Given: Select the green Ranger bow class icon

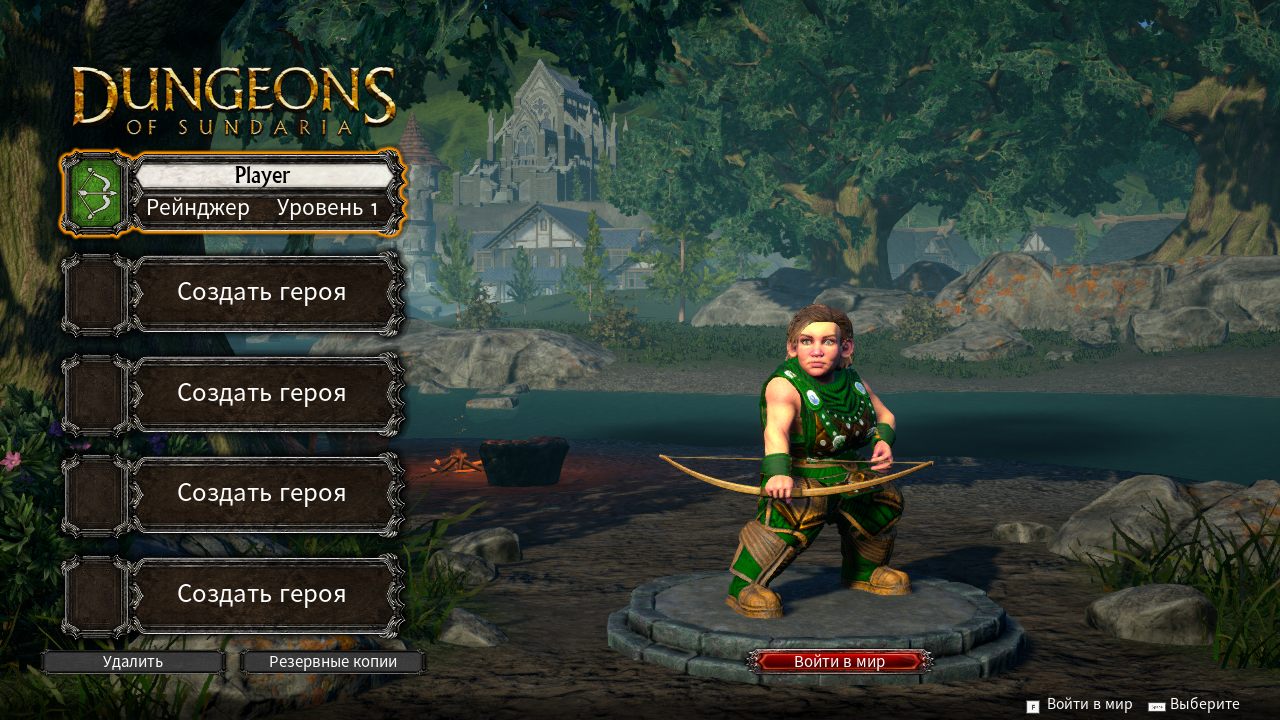Looking at the screenshot, I should [94, 192].
